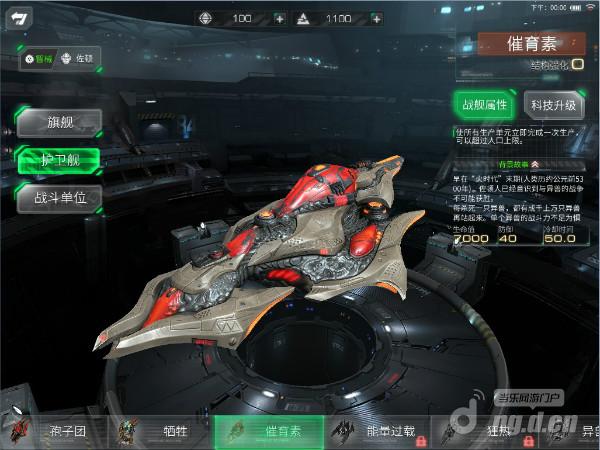Image resolution: width=600 pixels, height=450 pixels.
Task: Select the 战斗单位 combat unit category
Action: (x=60, y=197)
